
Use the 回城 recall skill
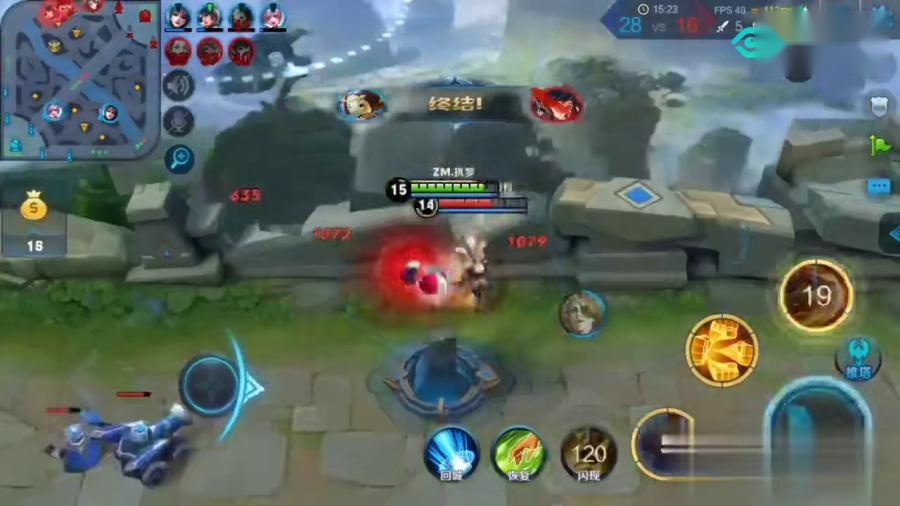[x=450, y=453]
